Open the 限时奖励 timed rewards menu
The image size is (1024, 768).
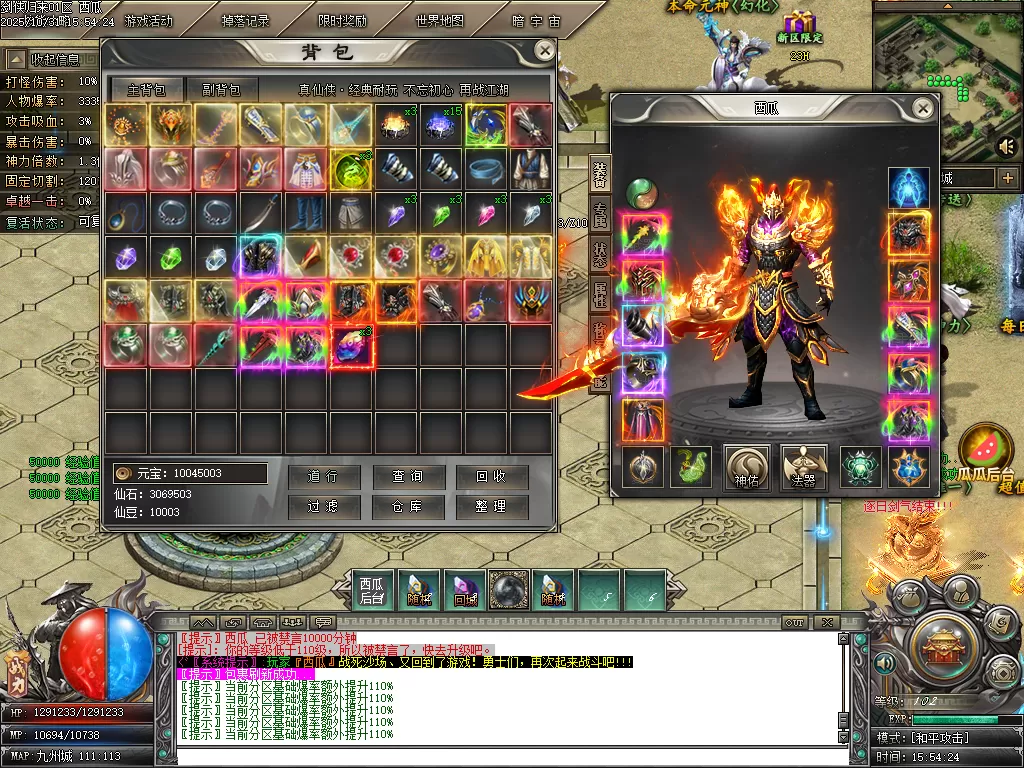tap(343, 21)
